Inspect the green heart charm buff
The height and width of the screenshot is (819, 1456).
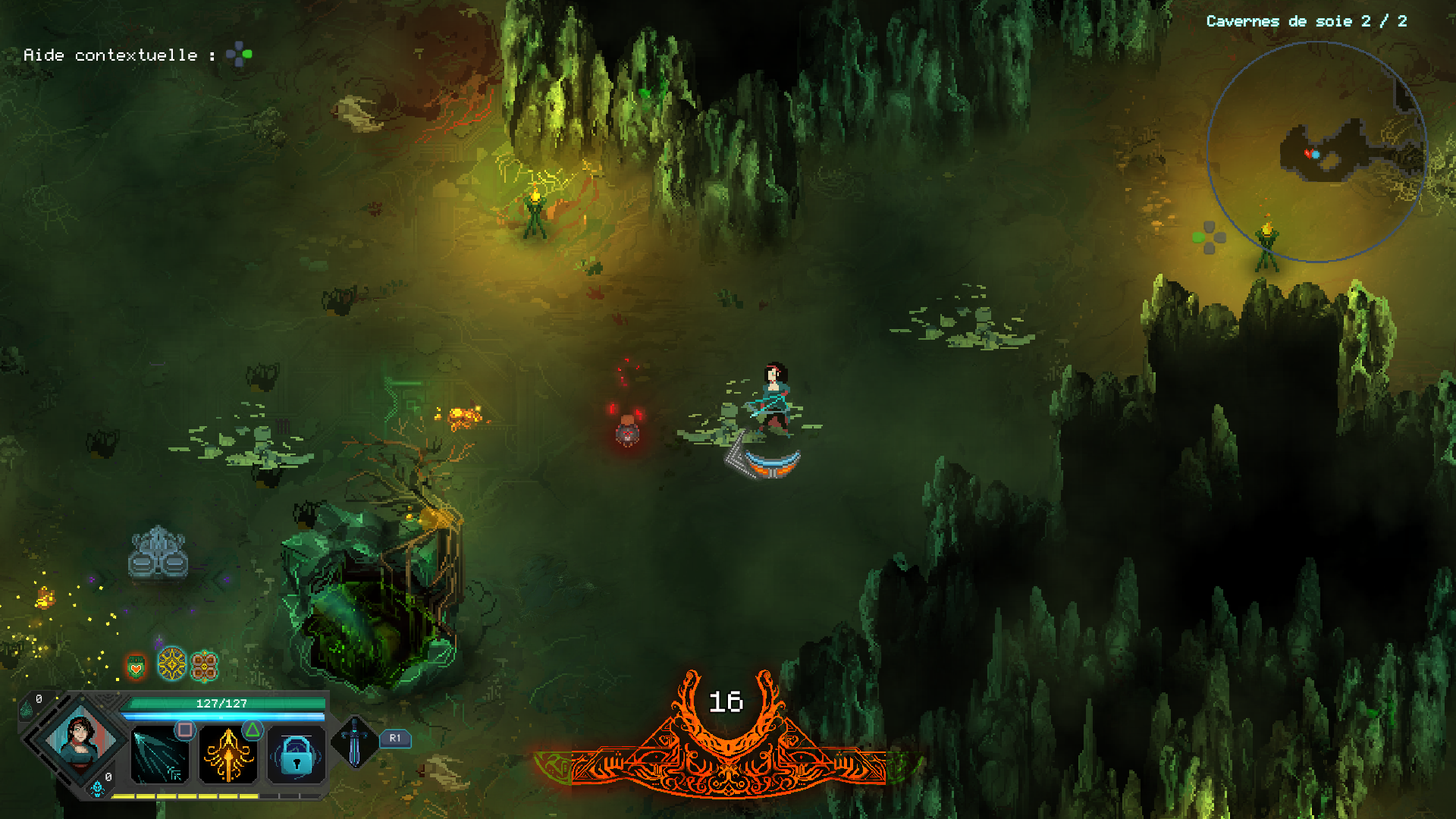tap(136, 667)
